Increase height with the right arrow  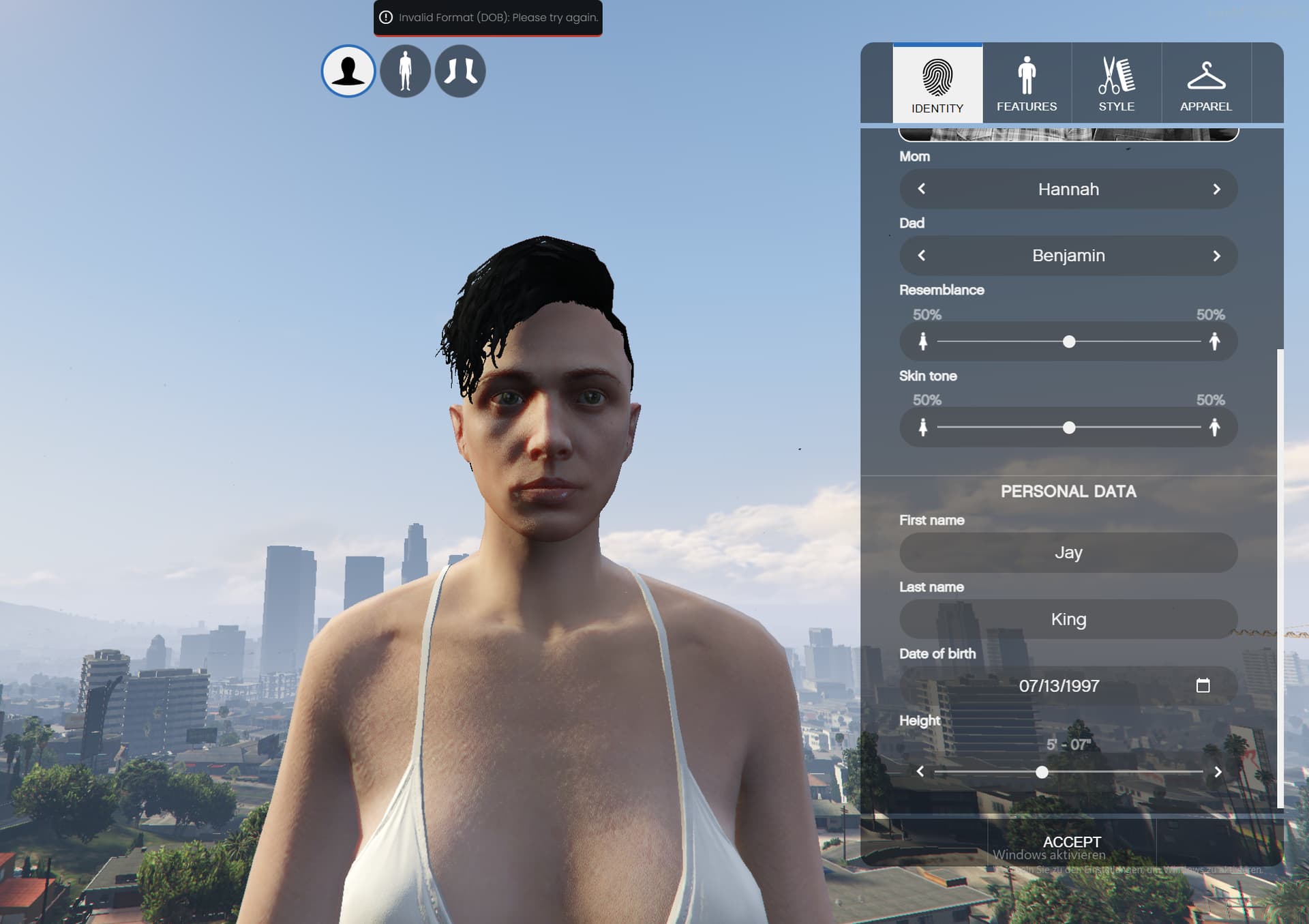coord(1218,772)
